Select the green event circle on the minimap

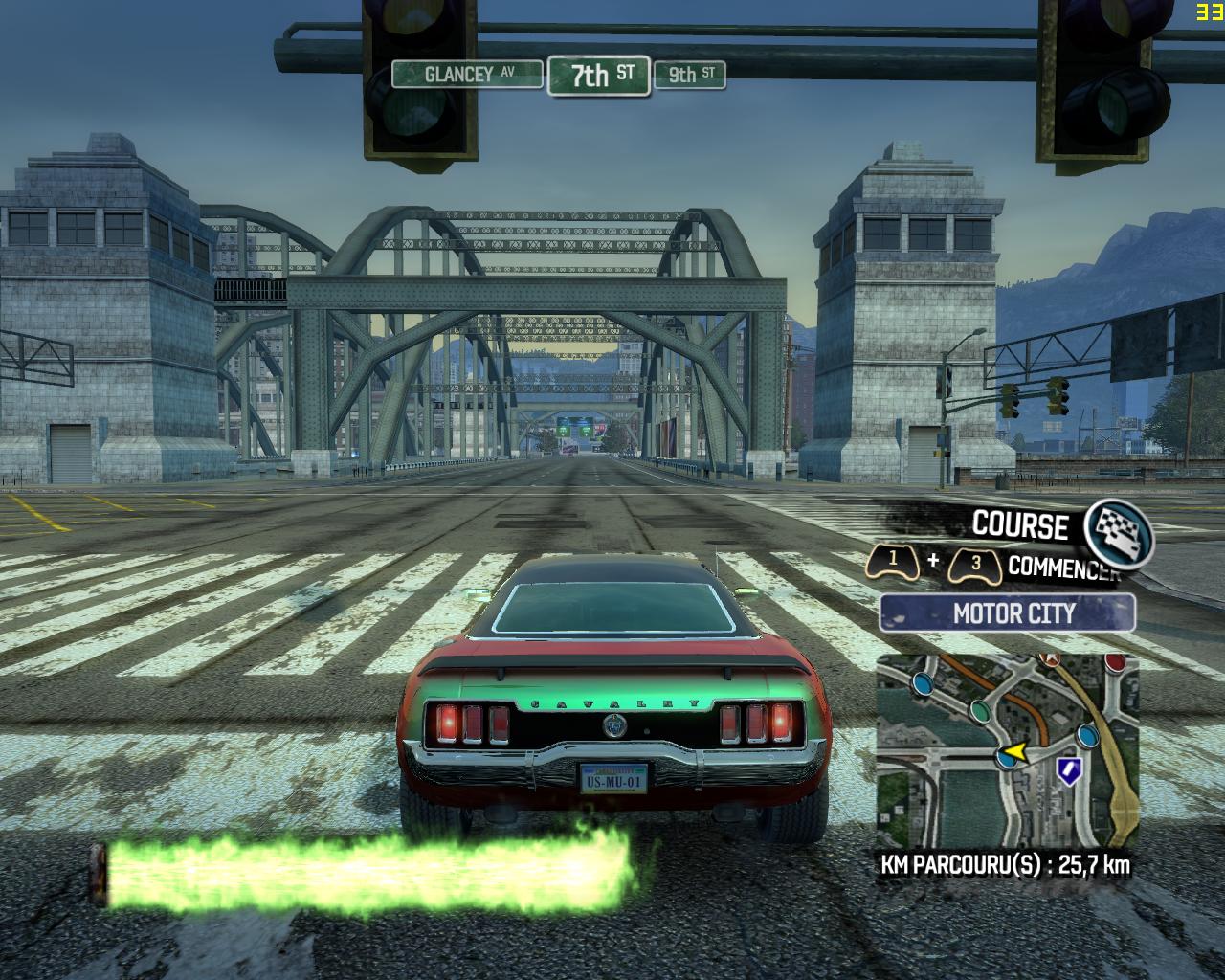(981, 712)
